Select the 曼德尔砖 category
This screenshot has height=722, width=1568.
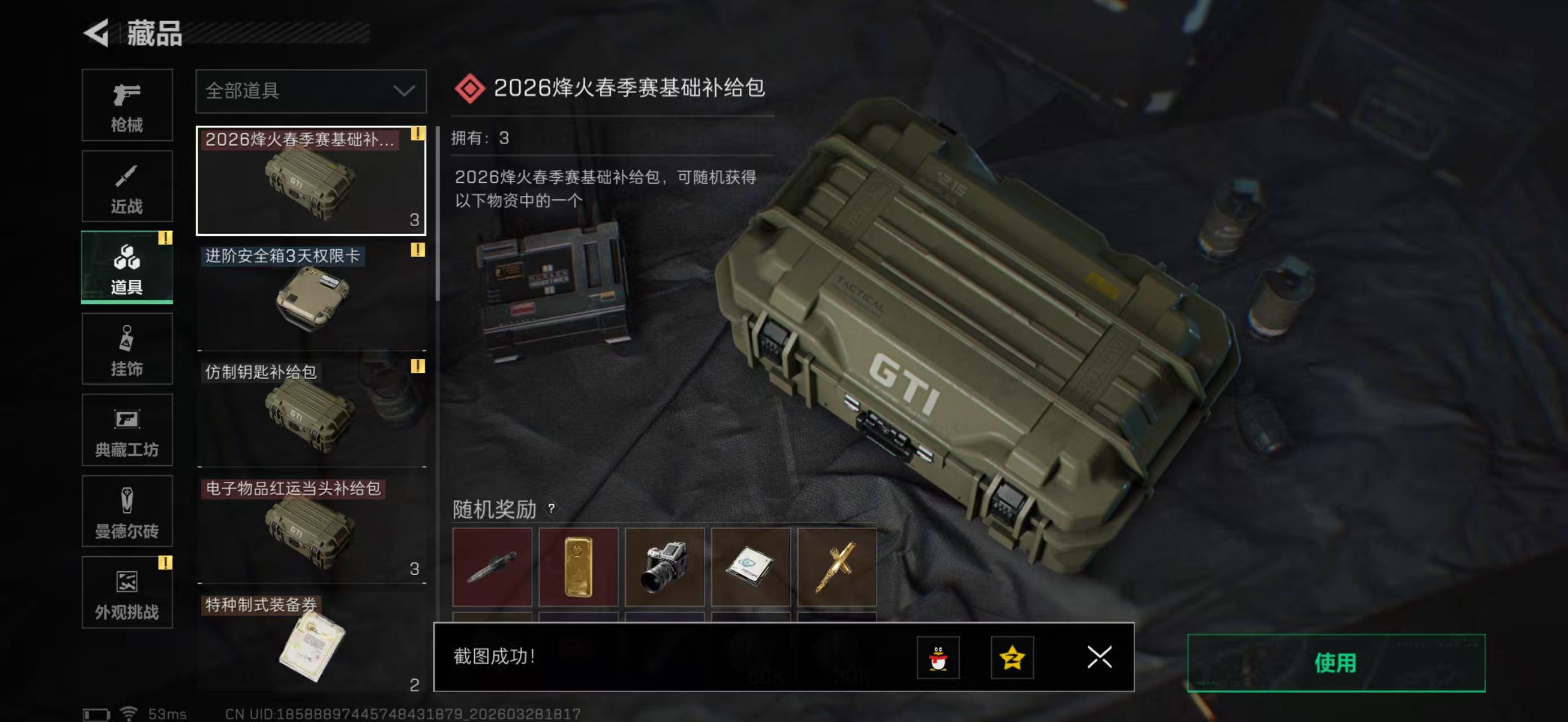pyautogui.click(x=127, y=512)
